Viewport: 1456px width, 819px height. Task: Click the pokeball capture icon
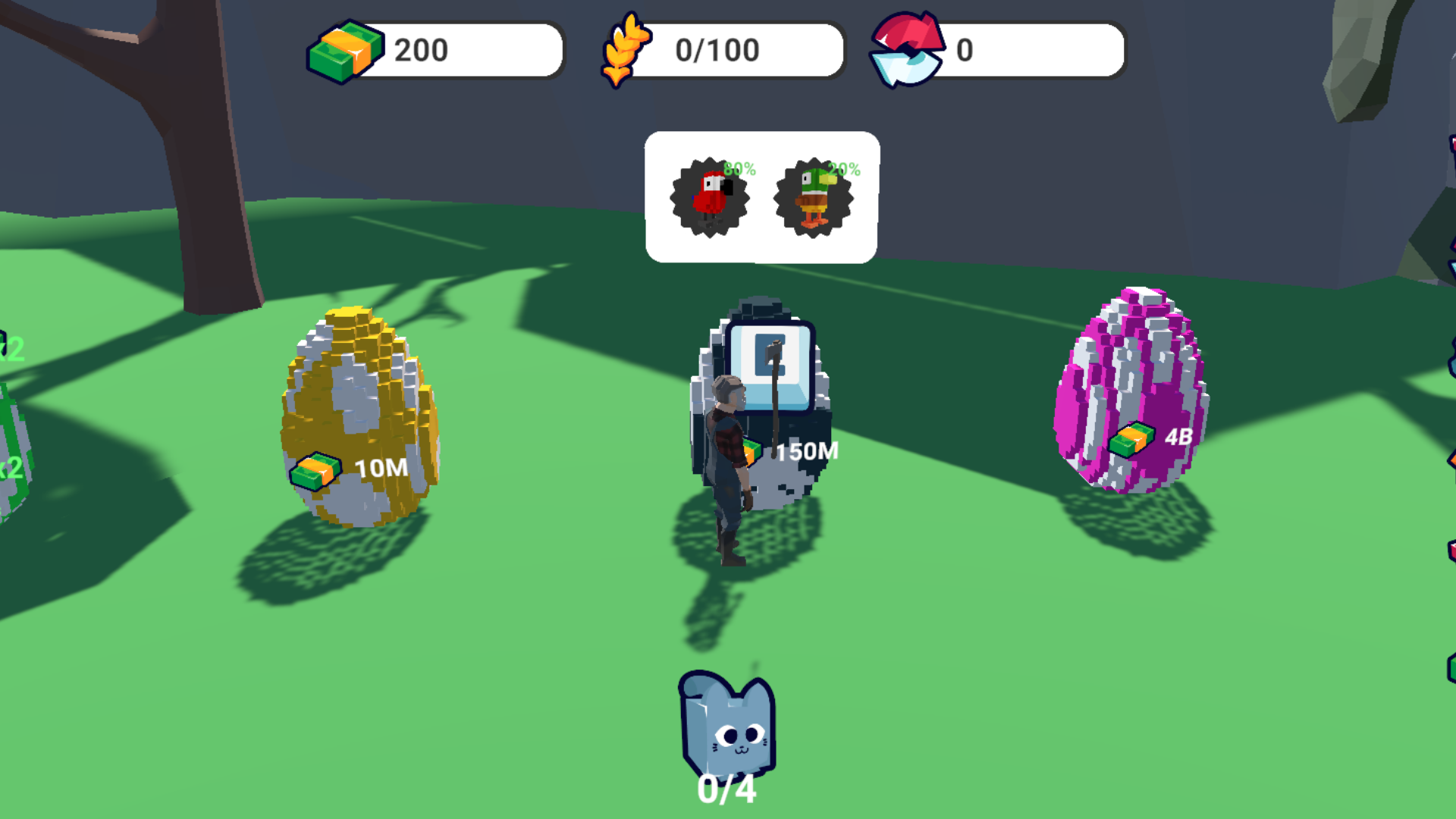click(x=908, y=50)
